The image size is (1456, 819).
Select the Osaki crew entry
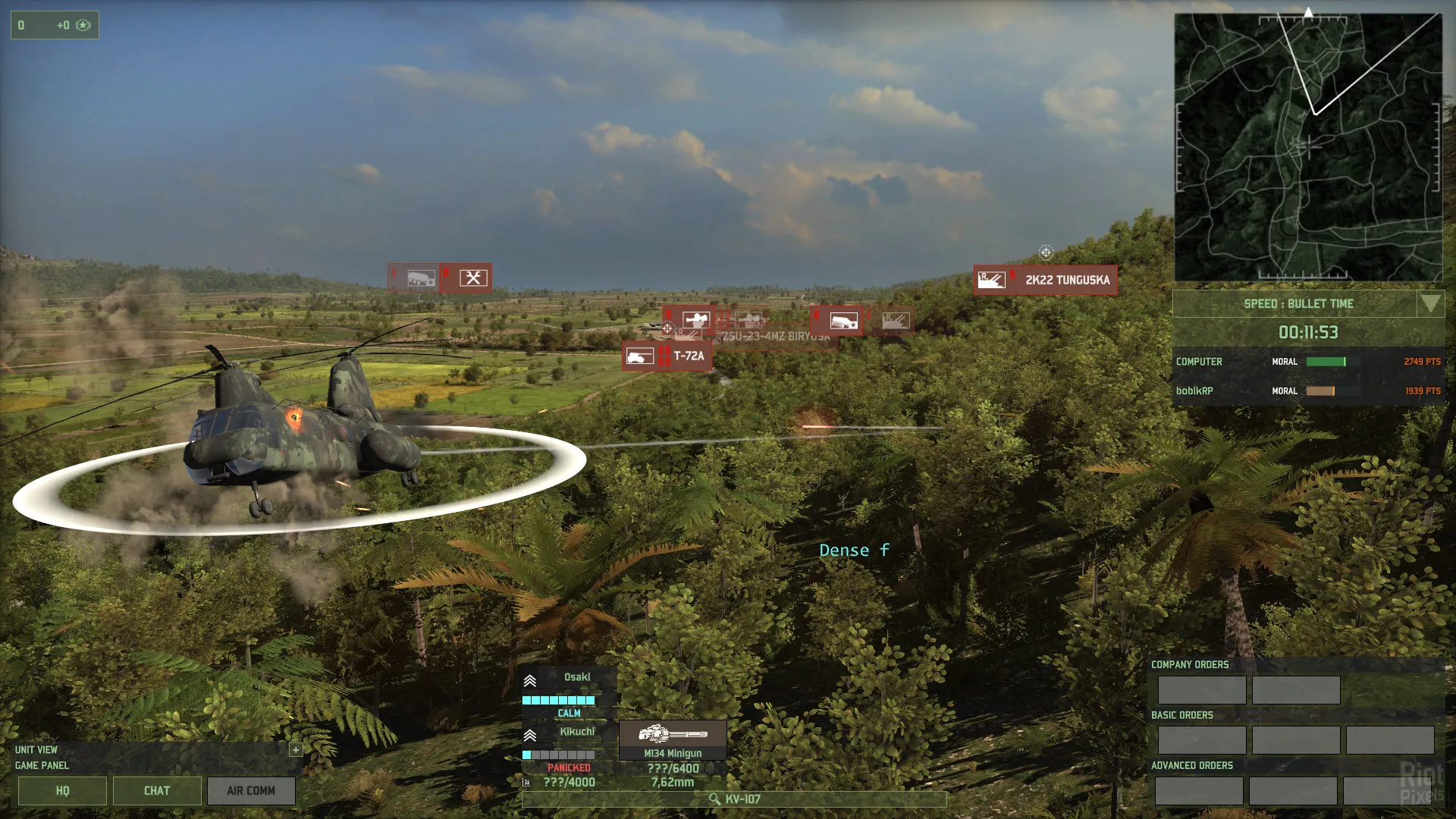pos(567,678)
